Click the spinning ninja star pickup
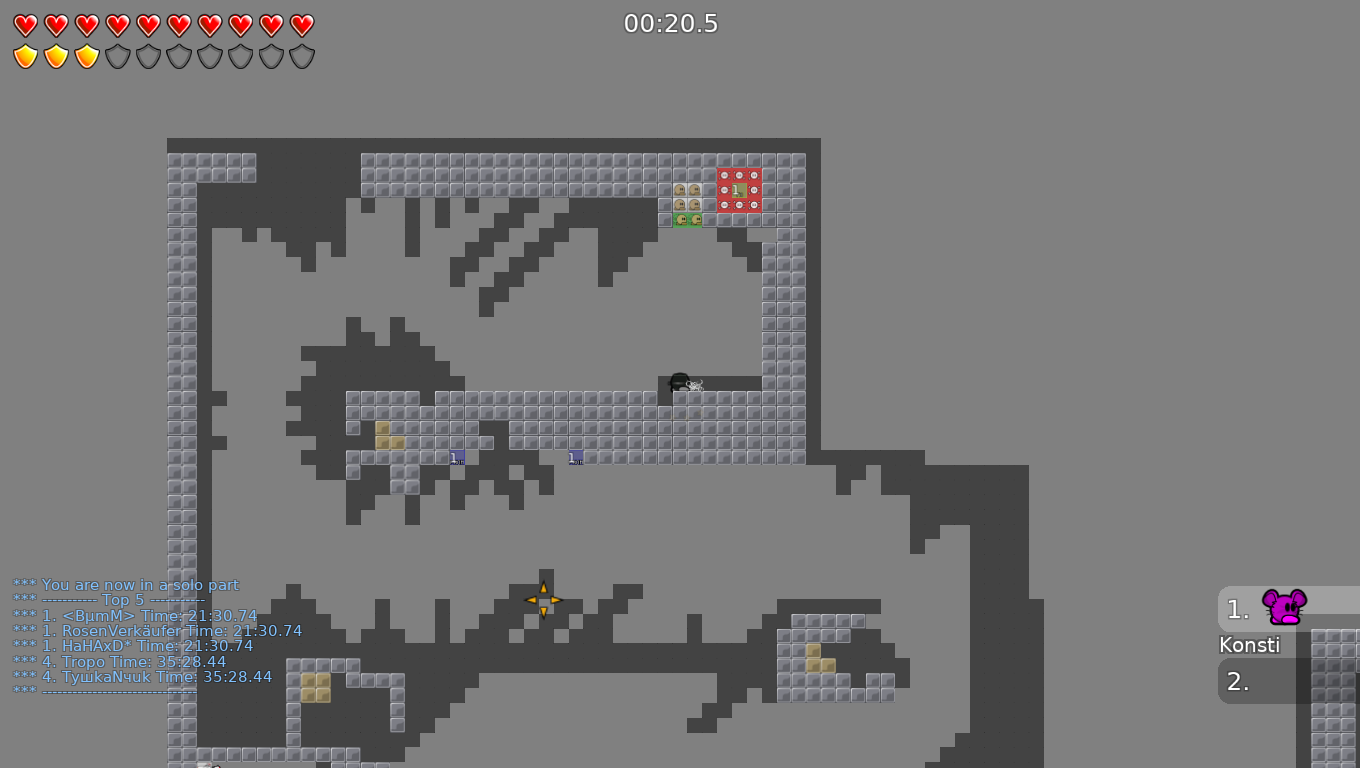Viewport: 1360px width, 768px height. point(543,600)
